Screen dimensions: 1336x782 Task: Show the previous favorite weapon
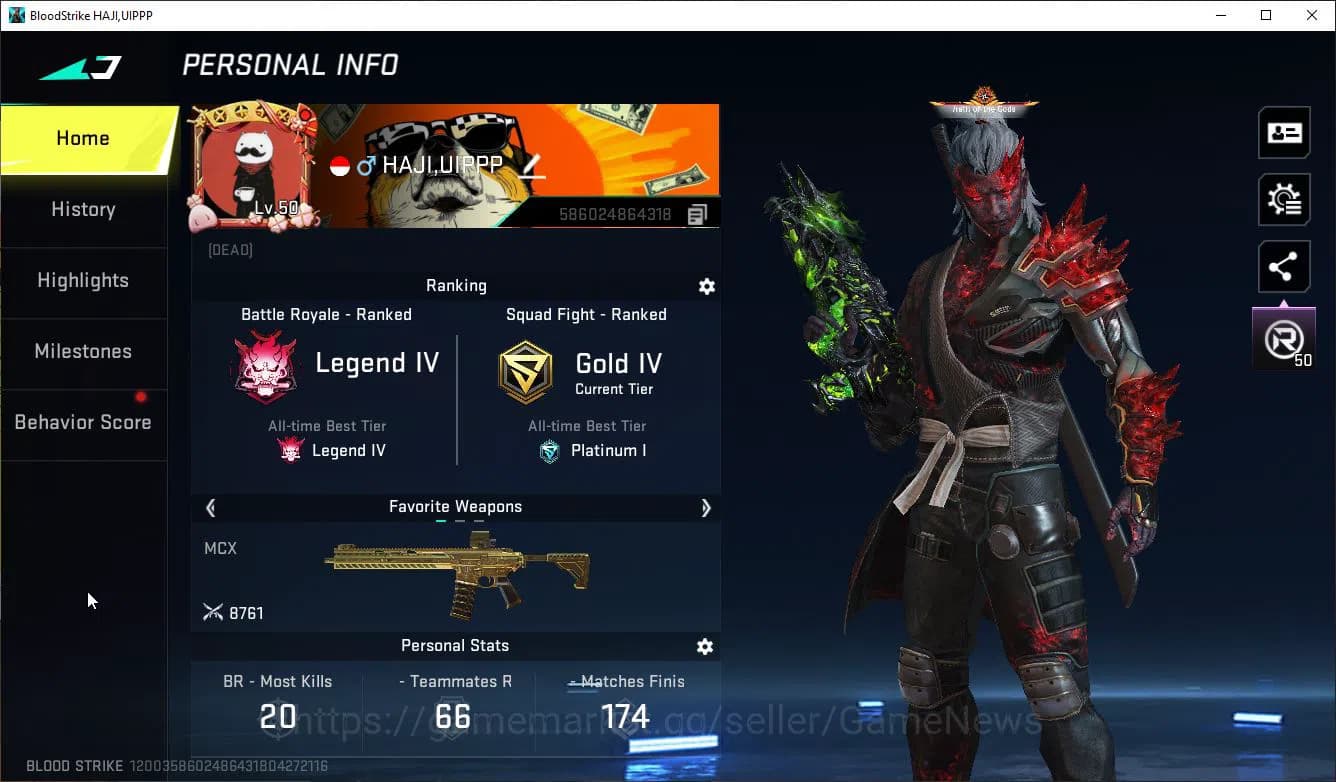pos(210,508)
